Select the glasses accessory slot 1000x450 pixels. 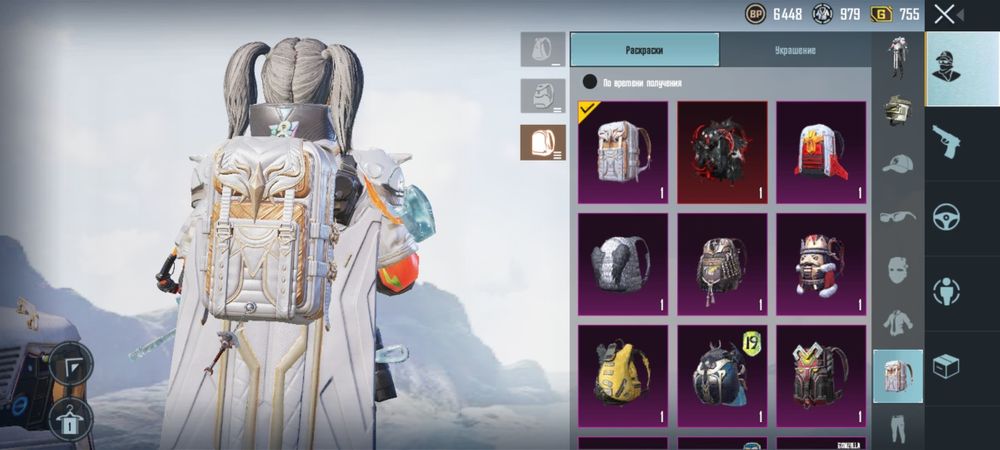click(x=897, y=216)
